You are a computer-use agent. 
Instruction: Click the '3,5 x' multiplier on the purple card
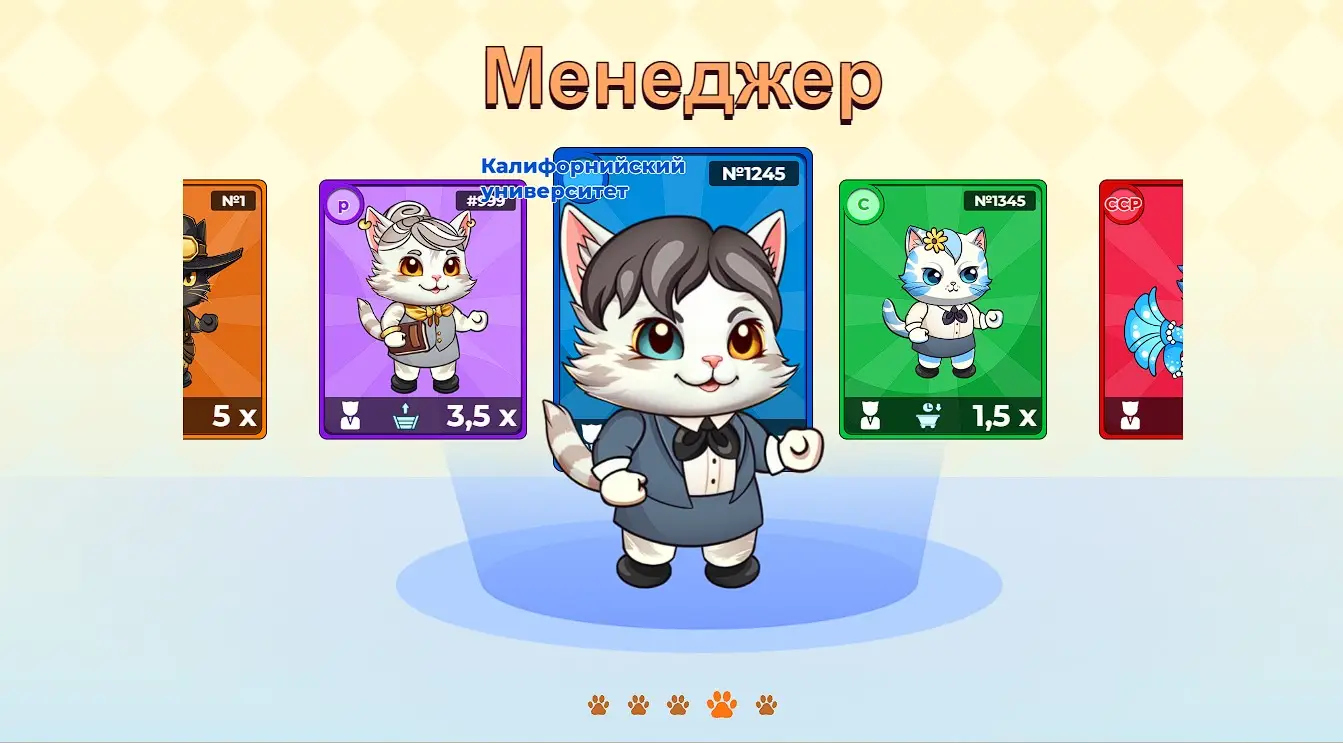[478, 417]
